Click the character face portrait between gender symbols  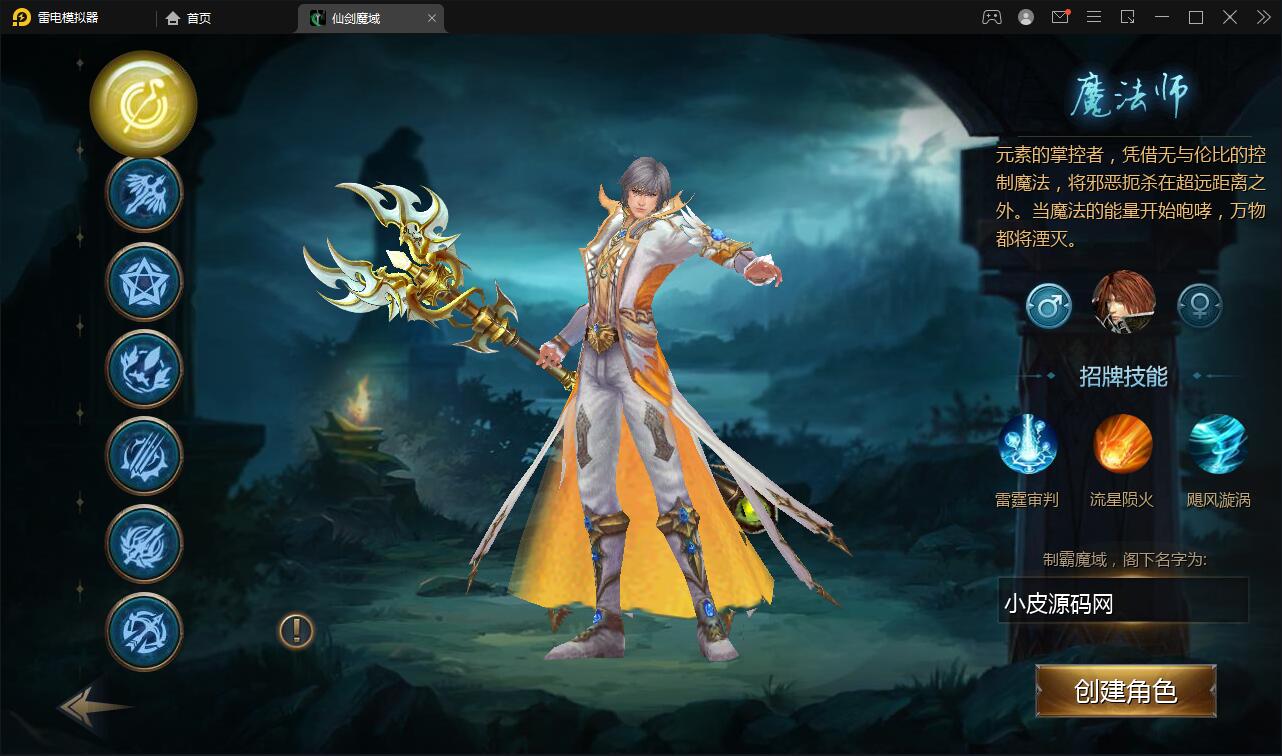[1122, 305]
